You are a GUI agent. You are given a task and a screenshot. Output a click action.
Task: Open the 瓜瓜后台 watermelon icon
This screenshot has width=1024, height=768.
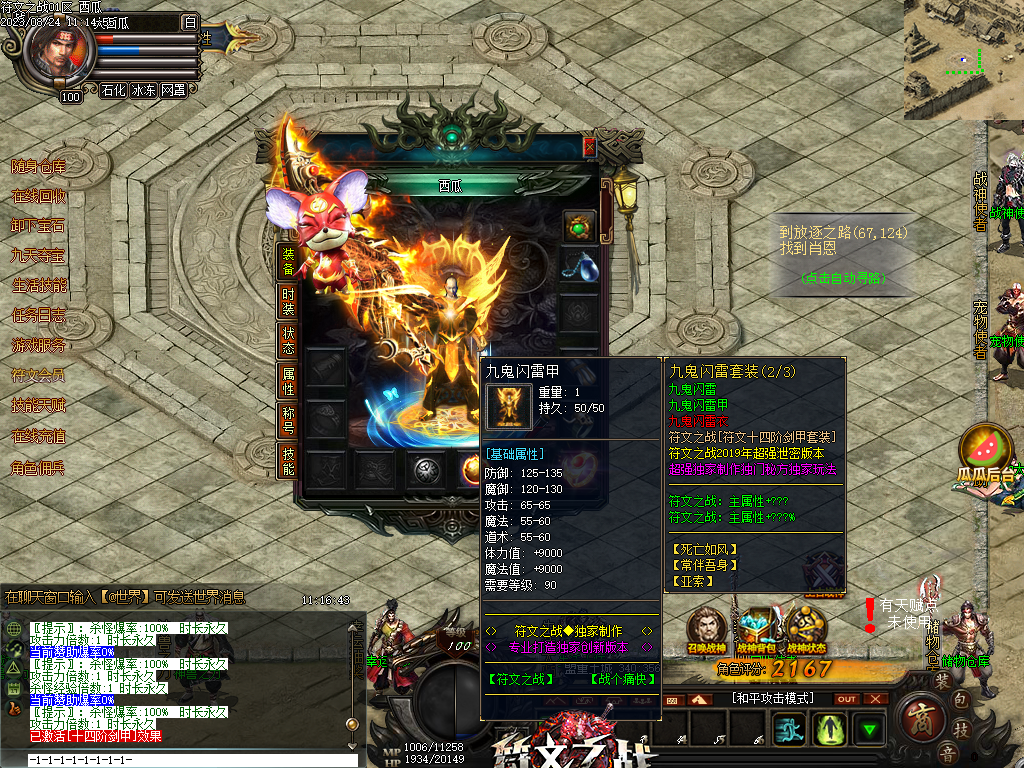985,454
